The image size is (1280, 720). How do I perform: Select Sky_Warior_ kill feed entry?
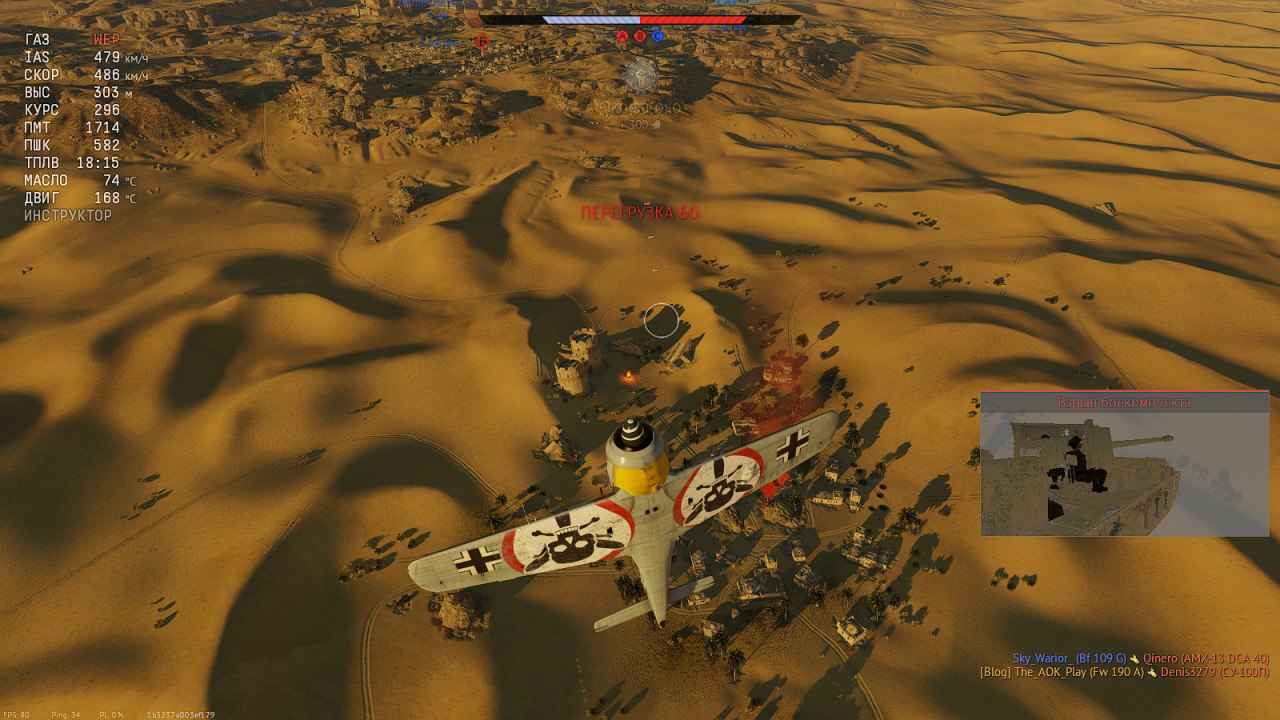coord(1140,658)
